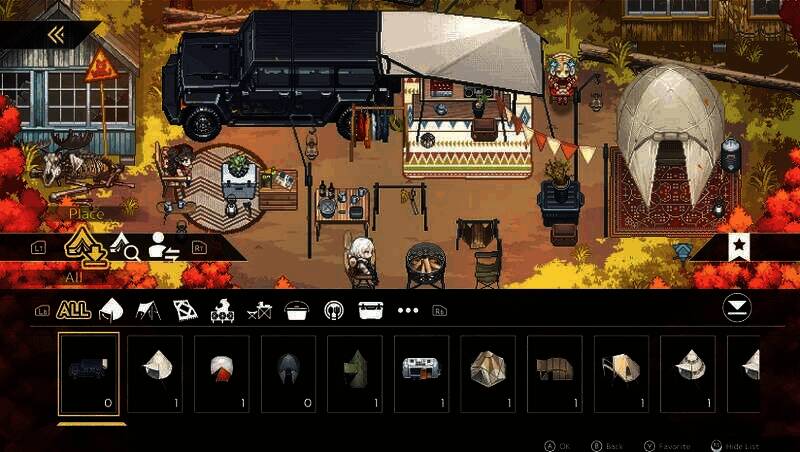800x452 pixels.
Task: Open the star favorites tab
Action: point(739,246)
